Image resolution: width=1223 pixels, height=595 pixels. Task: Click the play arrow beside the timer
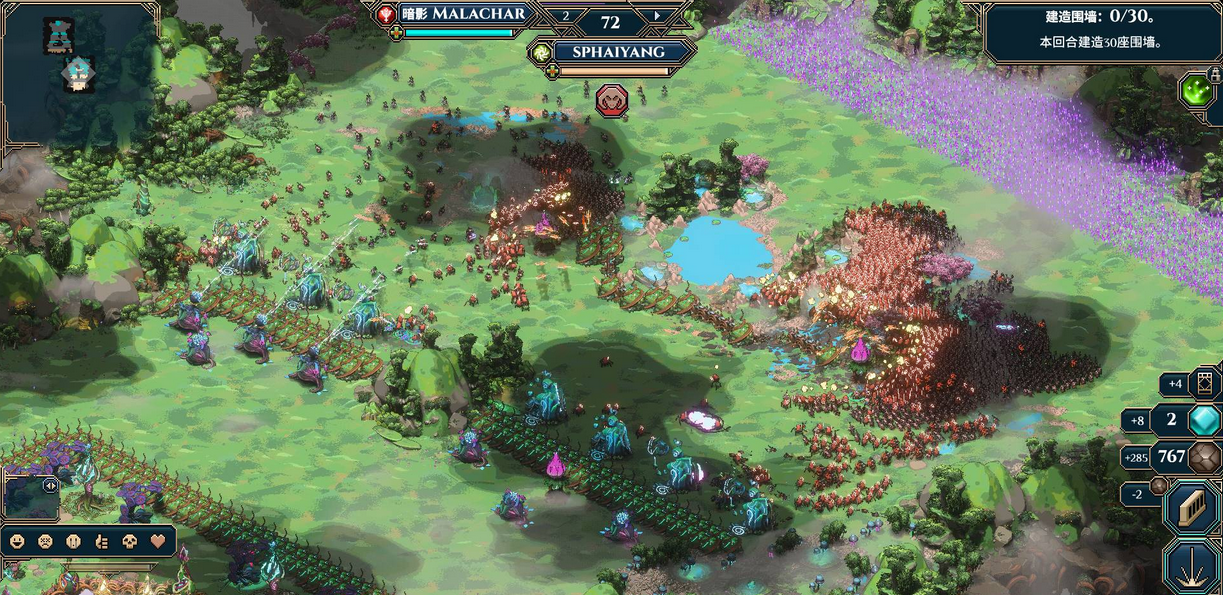[x=657, y=15]
